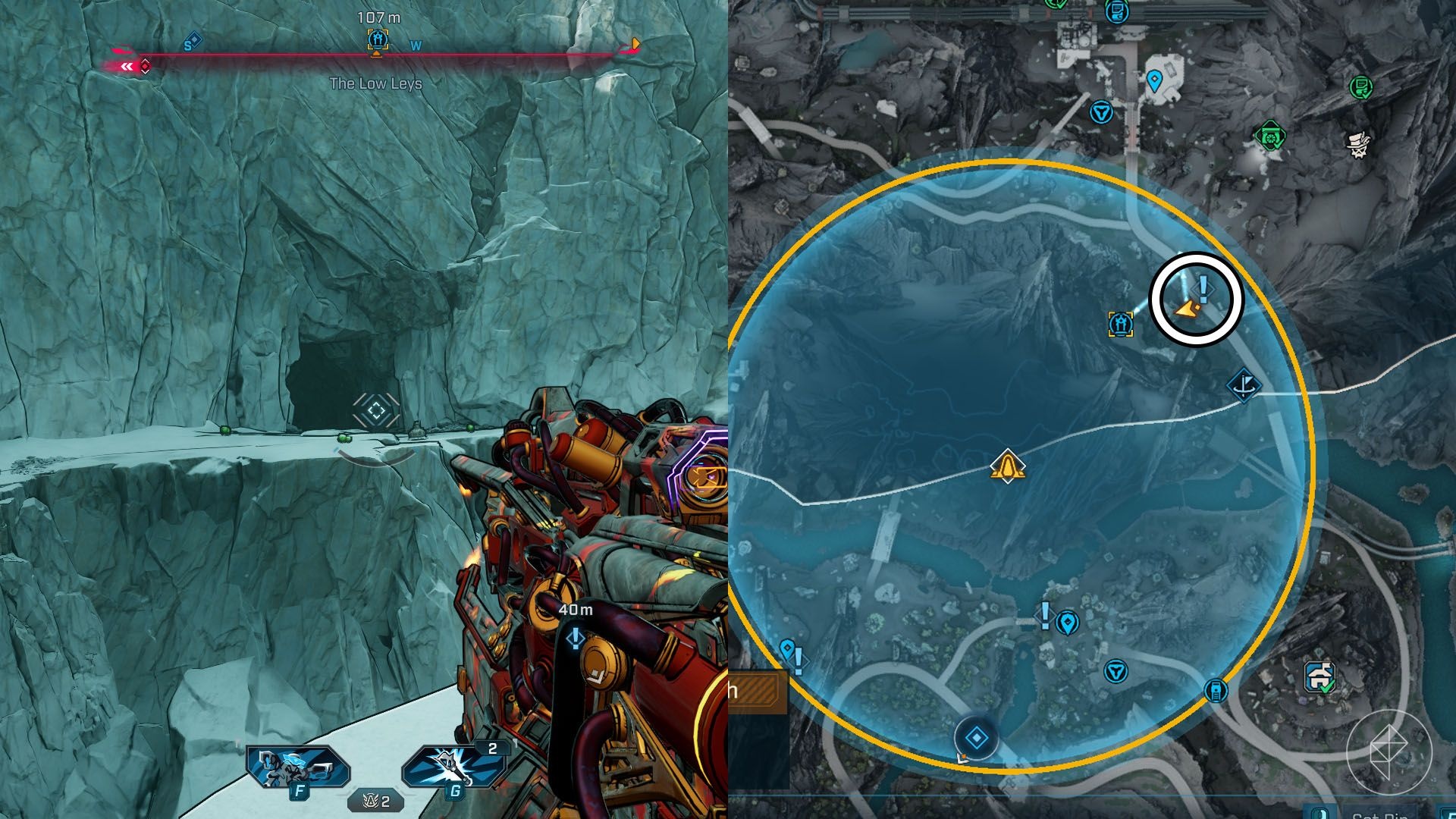
Task: Select the blue location pin near the white building
Action: [x=1154, y=80]
